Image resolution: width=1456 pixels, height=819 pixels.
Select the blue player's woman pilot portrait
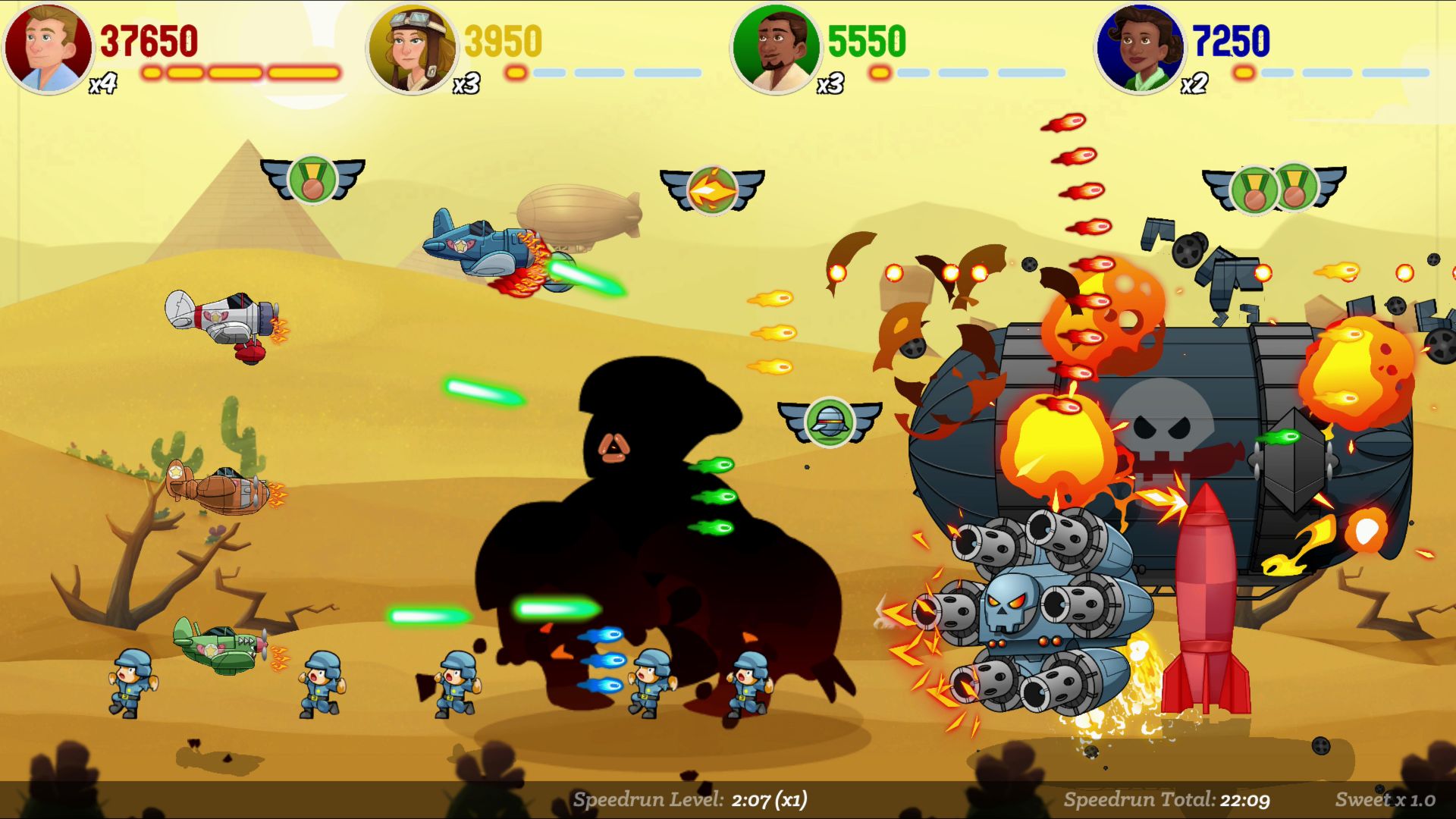(1140, 48)
